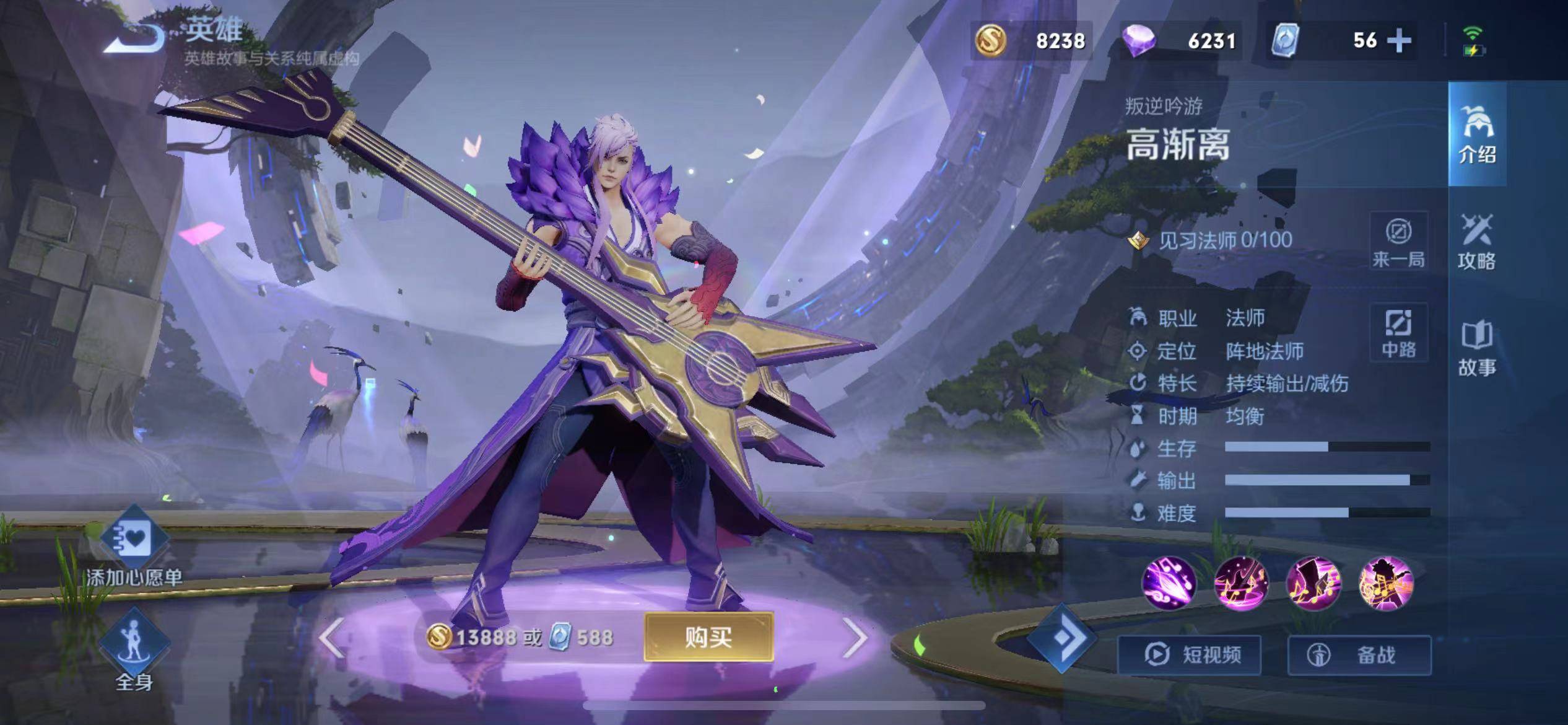
Task: Add more vouchers with the plus button
Action: pyautogui.click(x=1399, y=41)
